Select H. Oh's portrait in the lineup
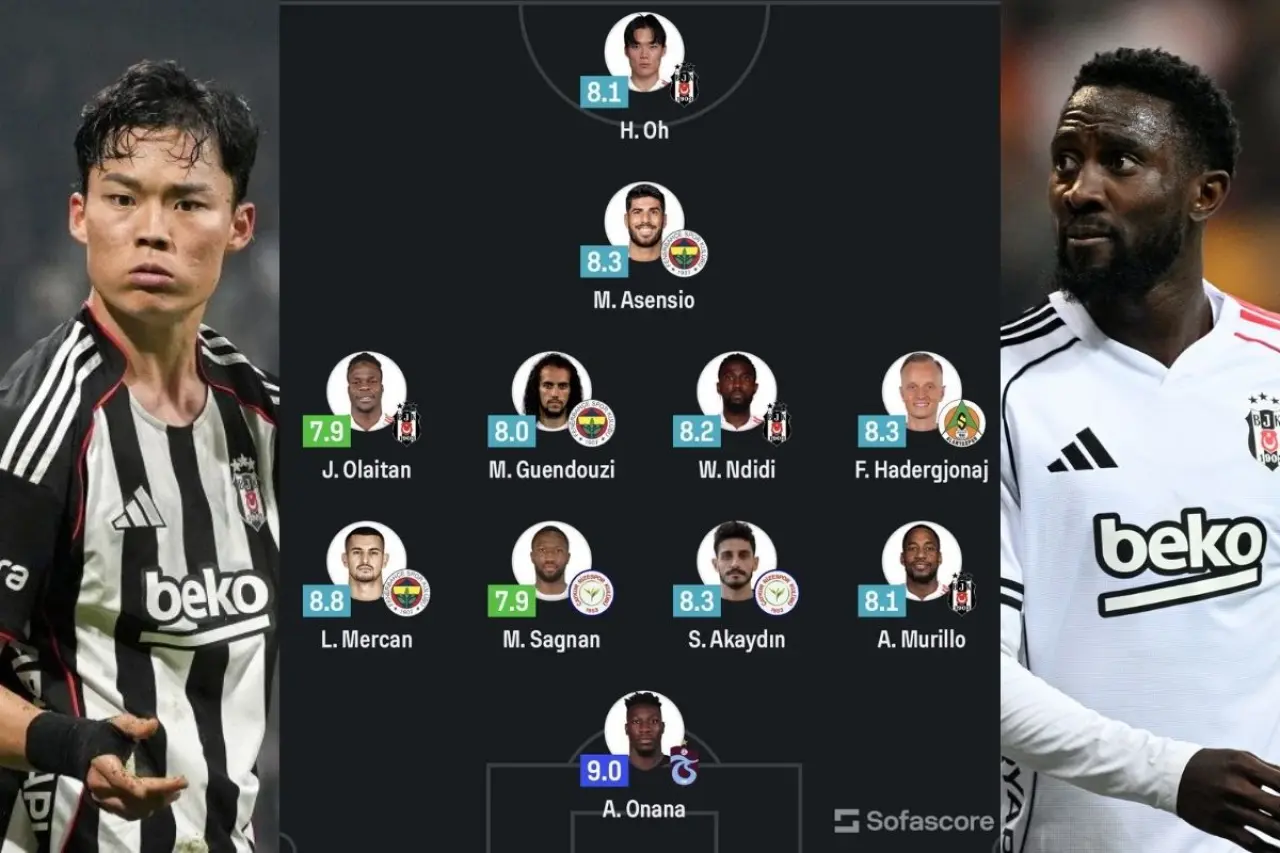Image resolution: width=1280 pixels, height=853 pixels. click(x=644, y=52)
